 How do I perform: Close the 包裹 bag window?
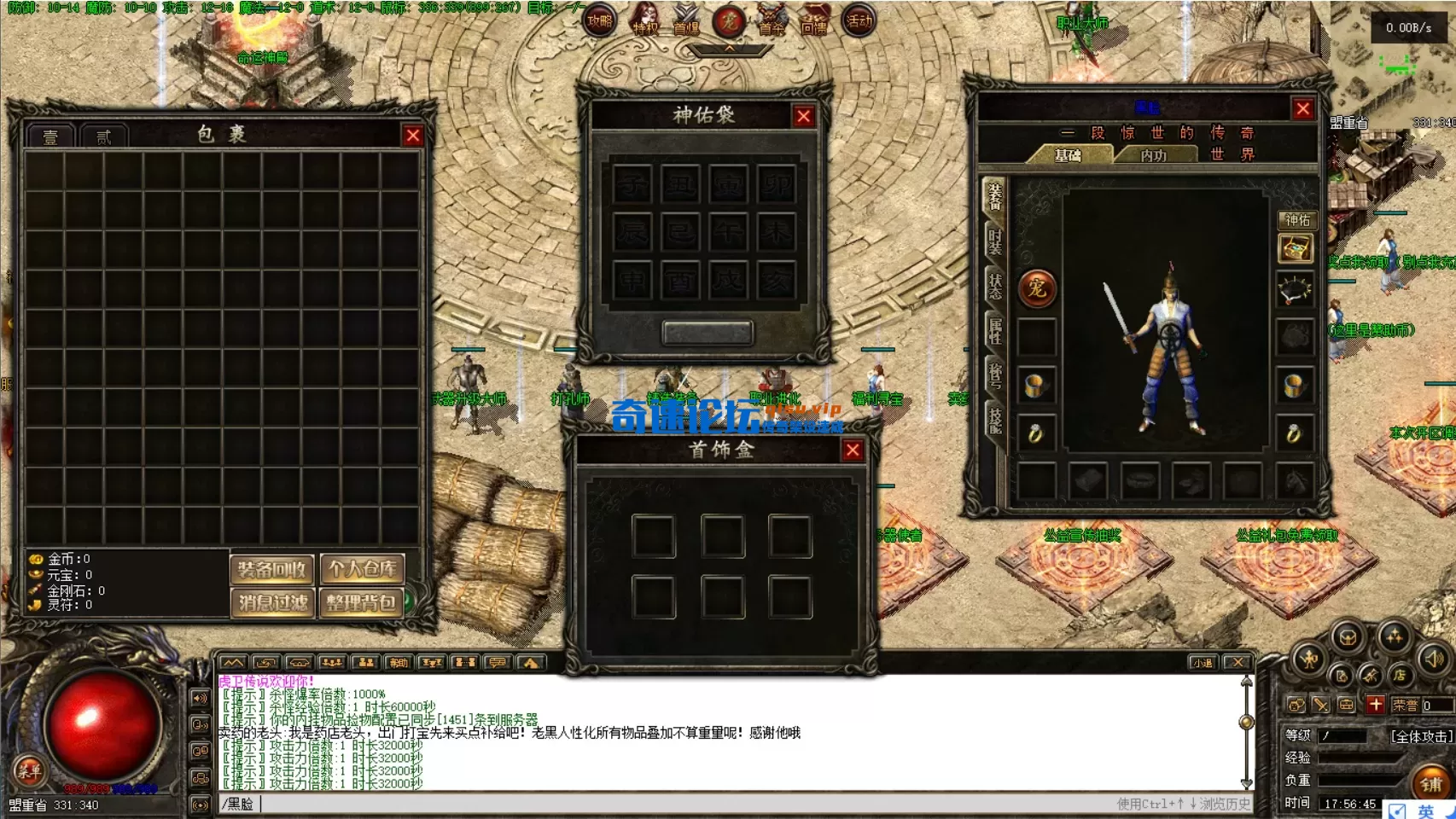tap(413, 136)
